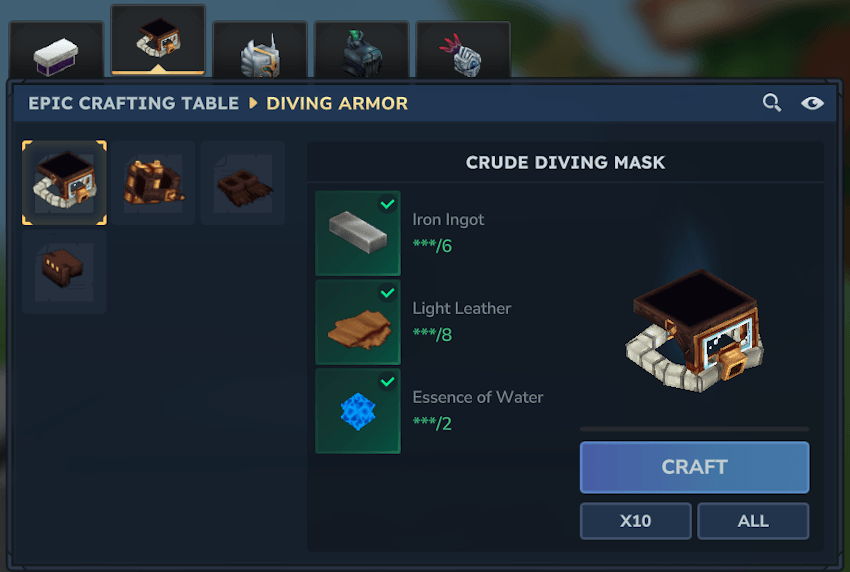
Task: Craft the Crude Diving Mask
Action: click(694, 467)
